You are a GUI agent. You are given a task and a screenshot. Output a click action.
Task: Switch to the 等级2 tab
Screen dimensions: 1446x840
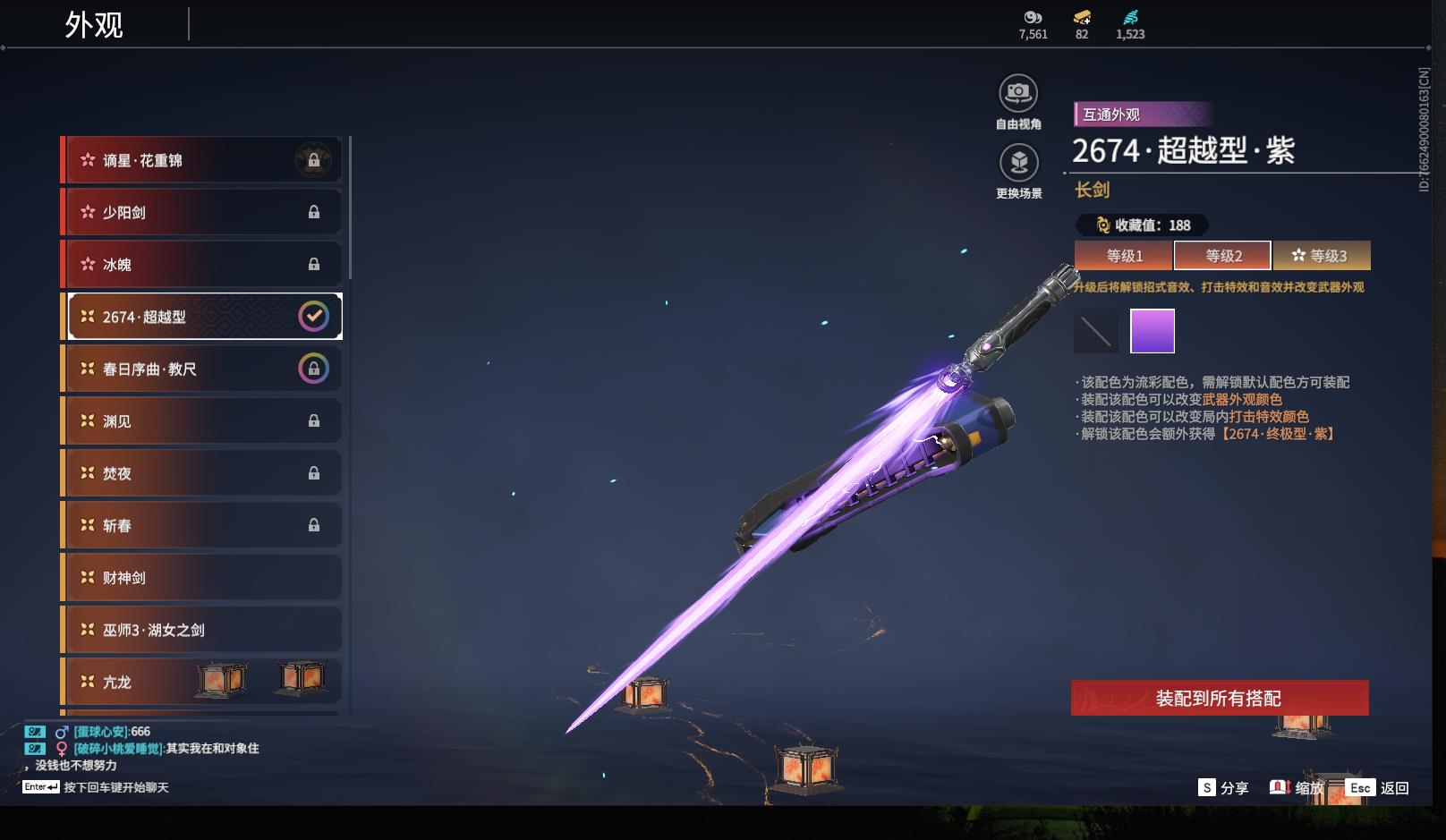pos(1222,256)
